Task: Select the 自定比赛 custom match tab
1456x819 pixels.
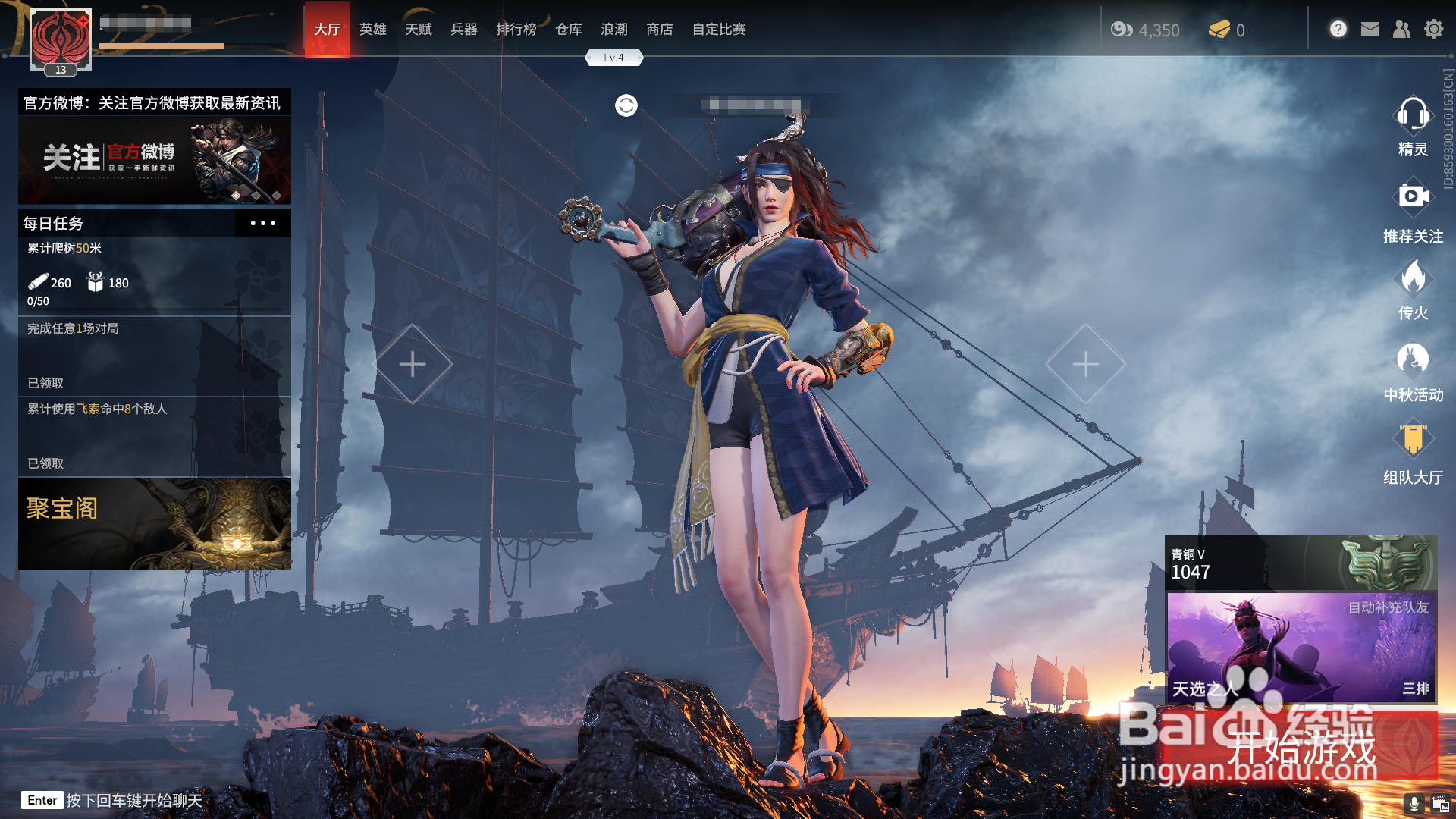Action: click(718, 30)
